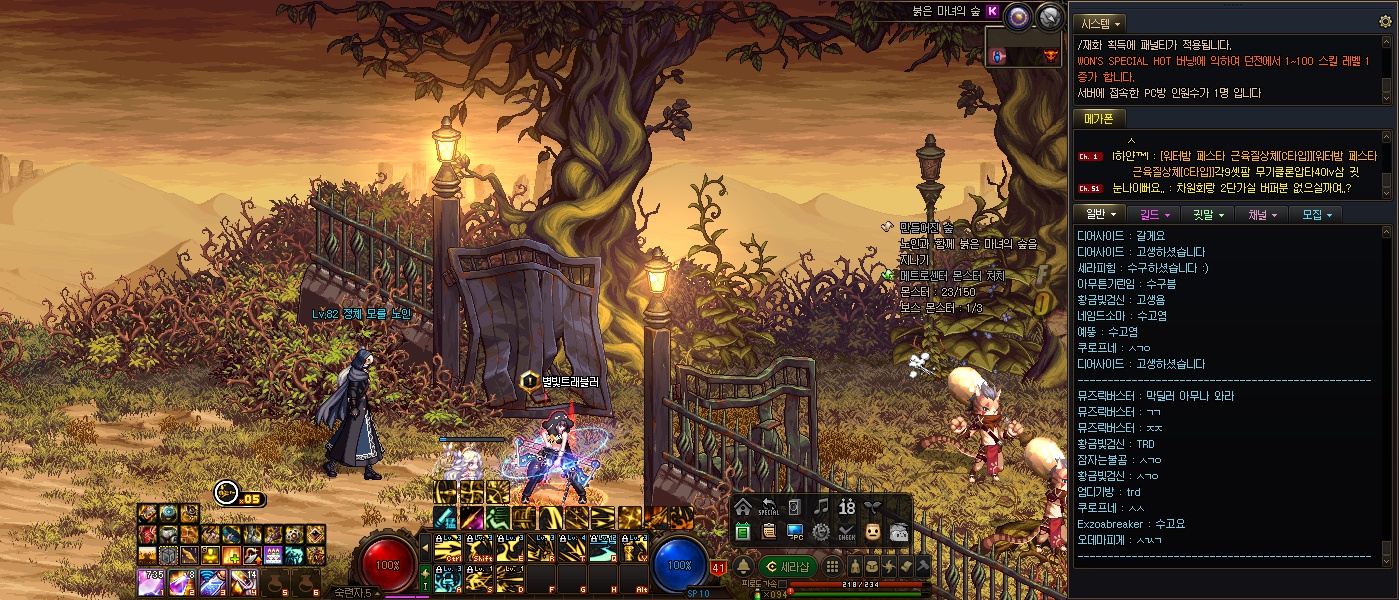1399x600 pixels.
Task: Select the home house icon
Action: click(x=742, y=507)
